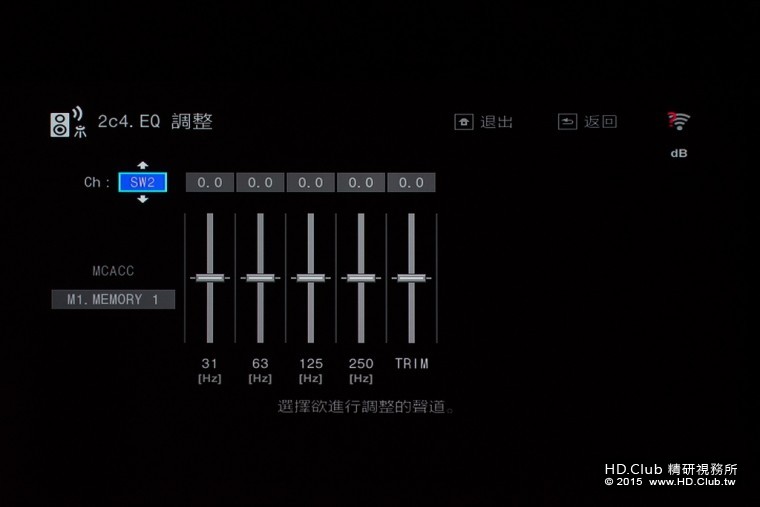Choose the 退出 exit button
This screenshot has width=760, height=507.
(484, 122)
